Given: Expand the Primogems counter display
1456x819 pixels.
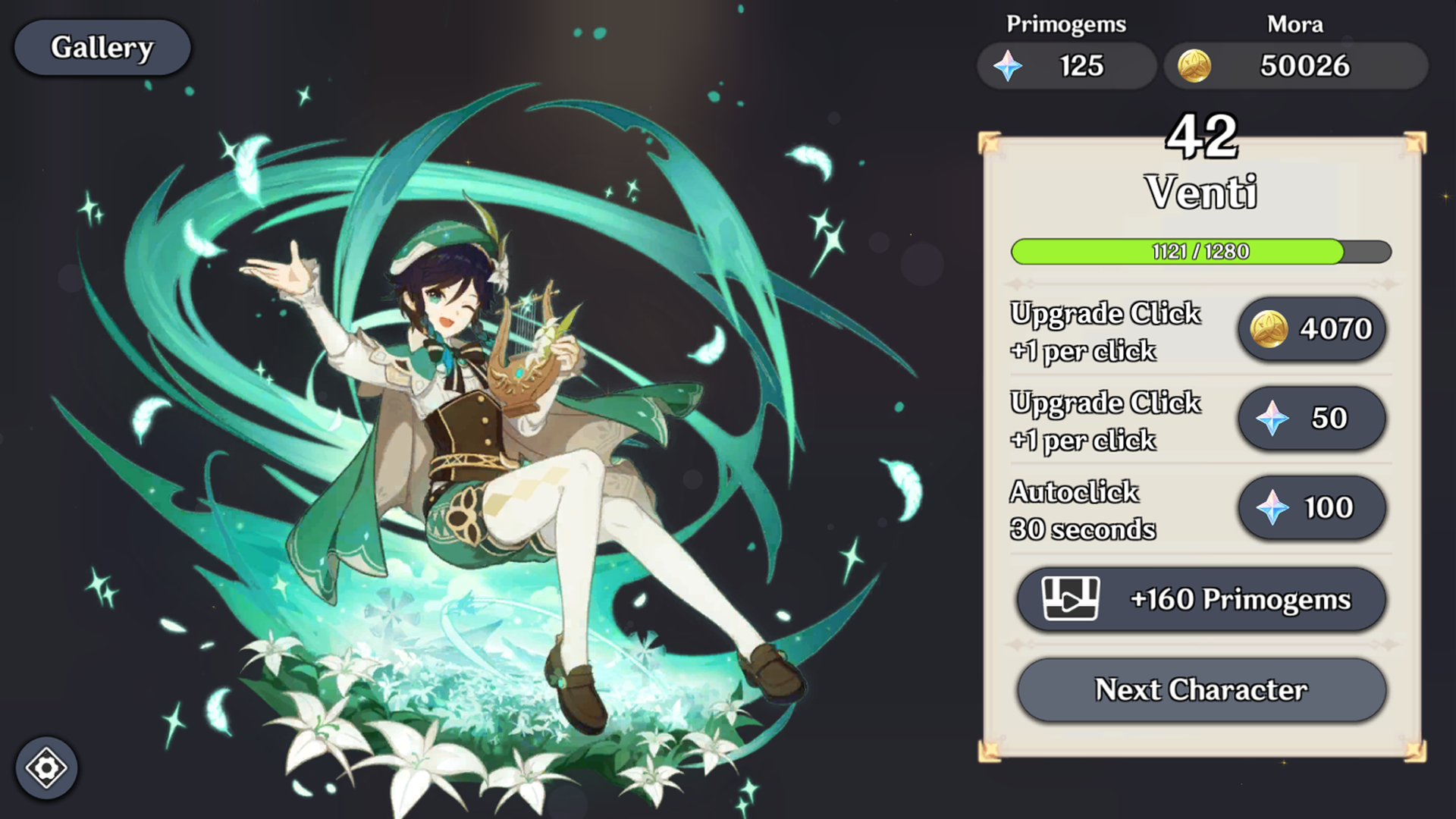Looking at the screenshot, I should 1065,65.
